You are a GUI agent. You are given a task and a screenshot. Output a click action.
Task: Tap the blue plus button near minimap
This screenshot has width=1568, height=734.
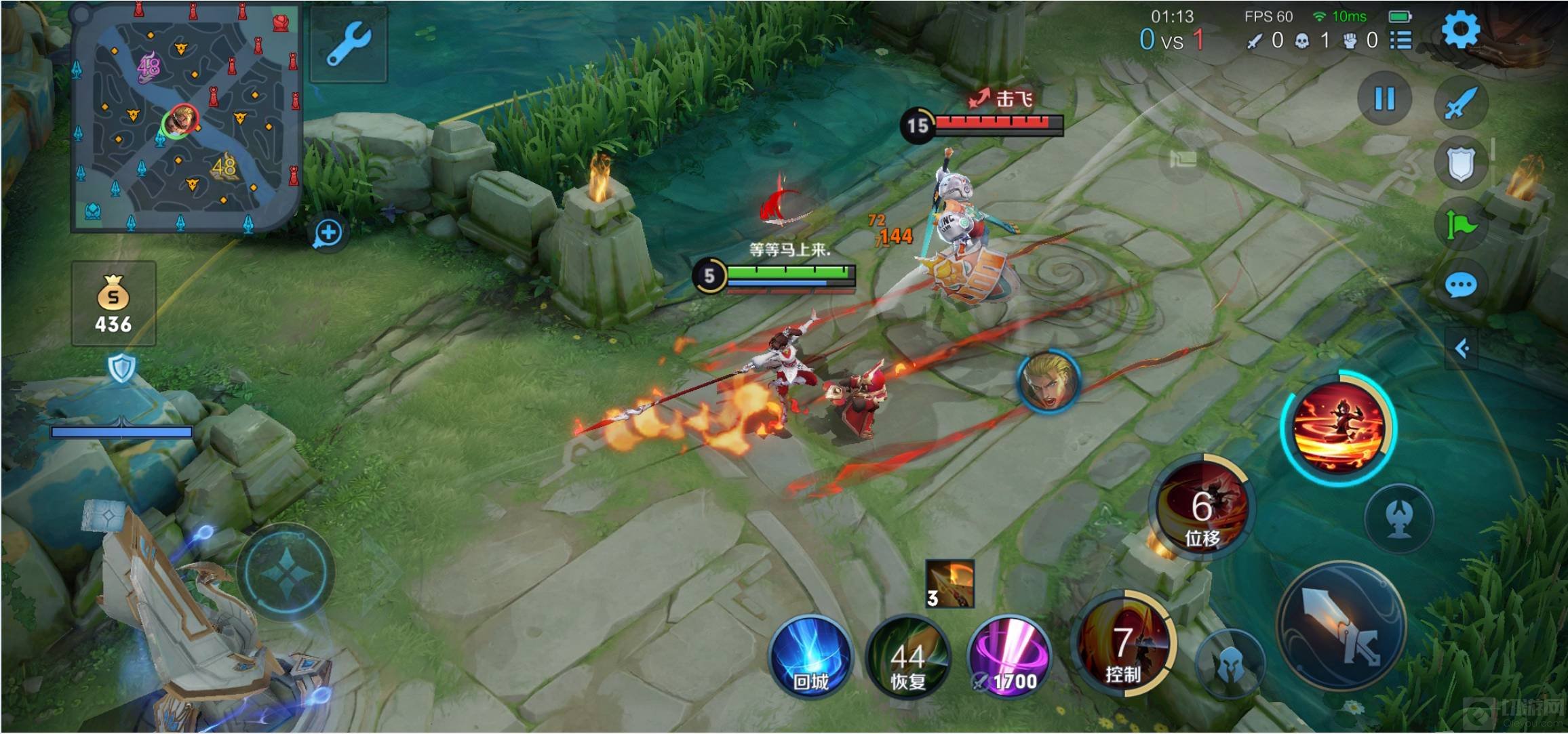tap(329, 233)
